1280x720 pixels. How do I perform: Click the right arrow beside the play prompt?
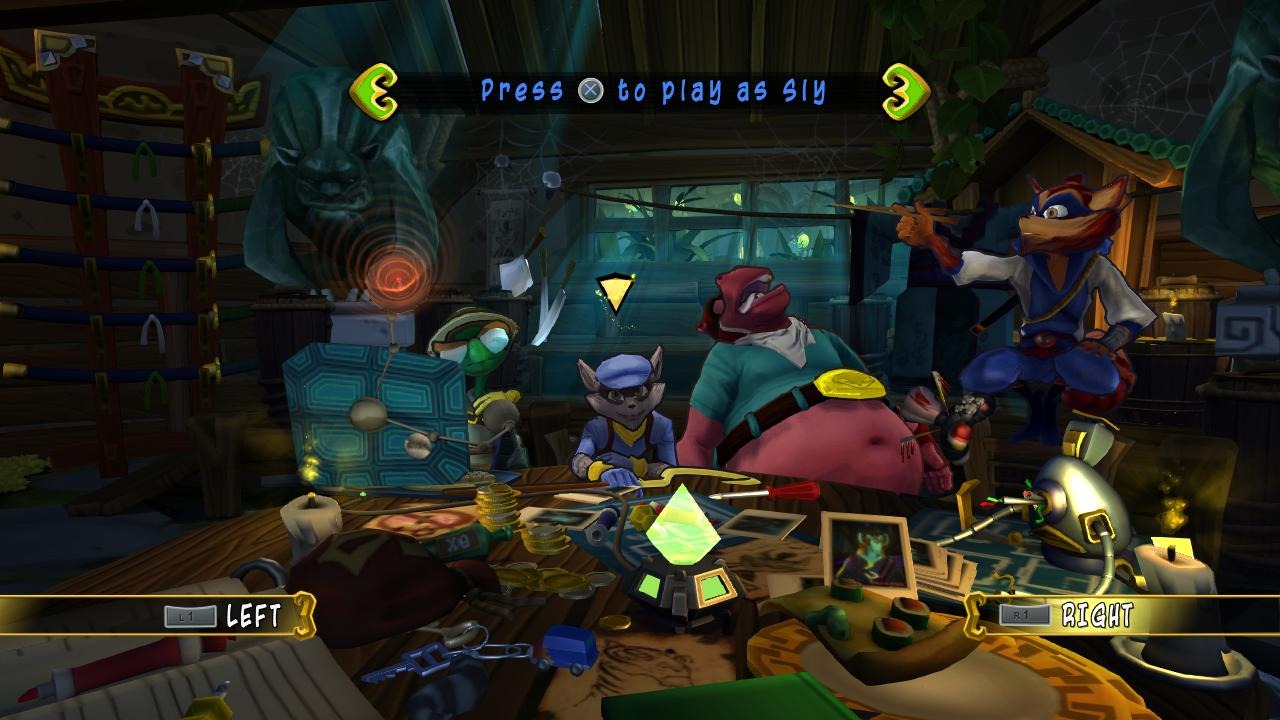tap(905, 92)
